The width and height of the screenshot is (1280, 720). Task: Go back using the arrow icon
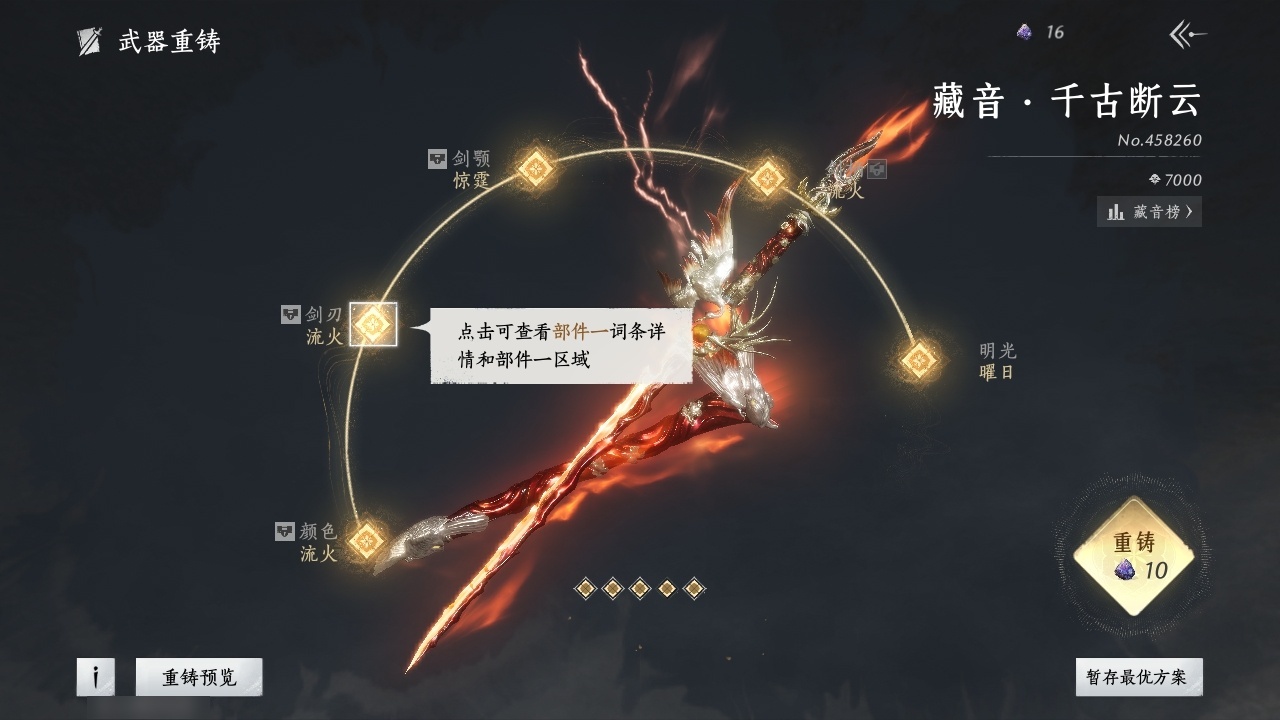tap(1187, 35)
